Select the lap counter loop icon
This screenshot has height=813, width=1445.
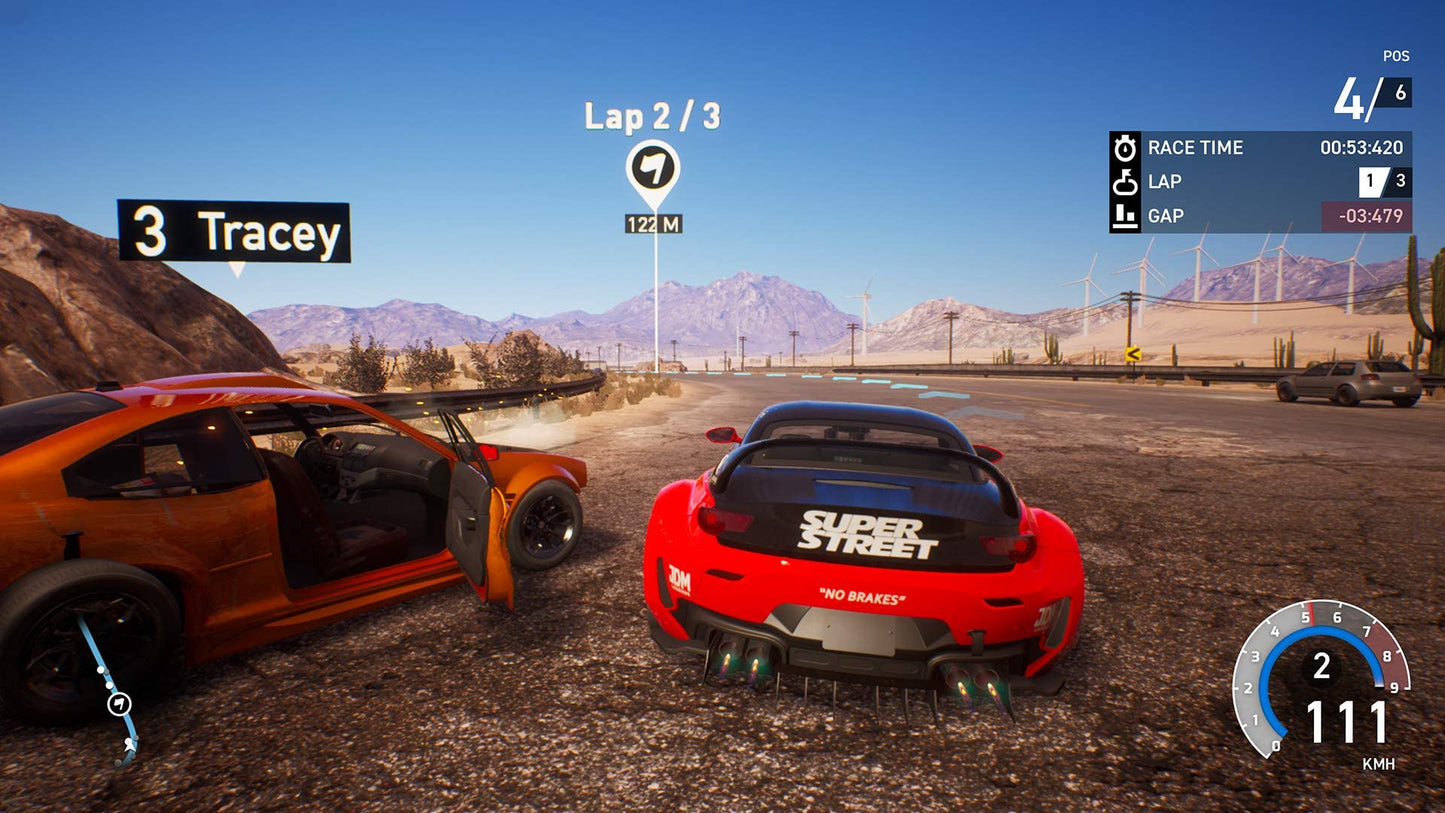point(1128,181)
